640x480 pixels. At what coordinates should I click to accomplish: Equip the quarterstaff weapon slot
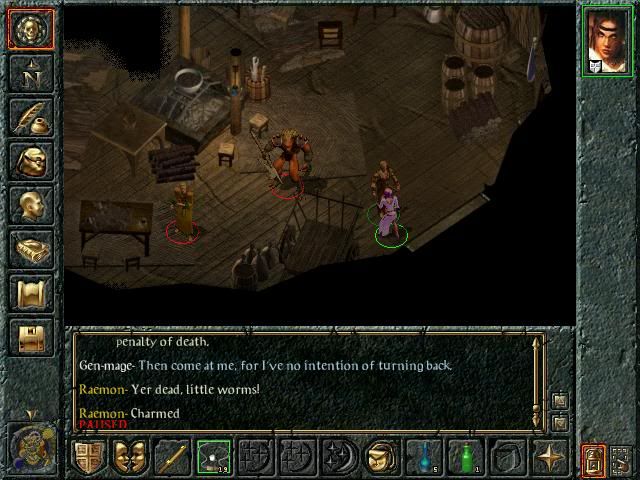point(172,458)
